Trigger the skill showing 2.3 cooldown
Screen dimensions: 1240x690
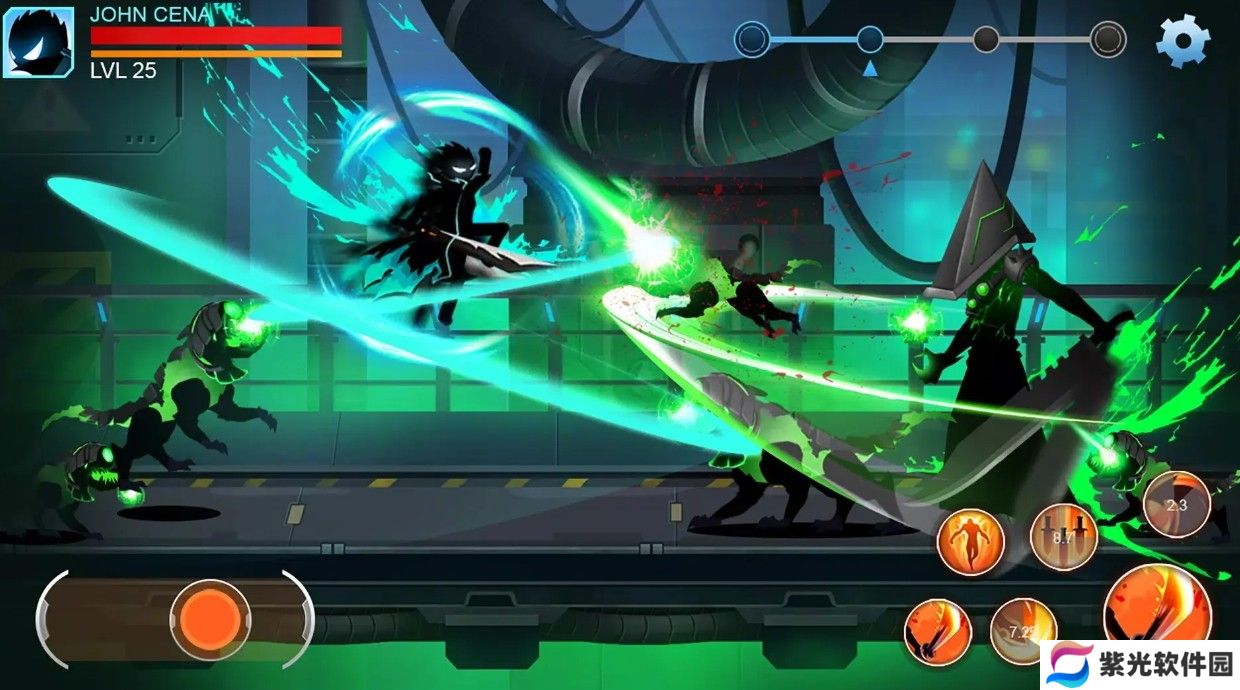pyautogui.click(x=1176, y=505)
